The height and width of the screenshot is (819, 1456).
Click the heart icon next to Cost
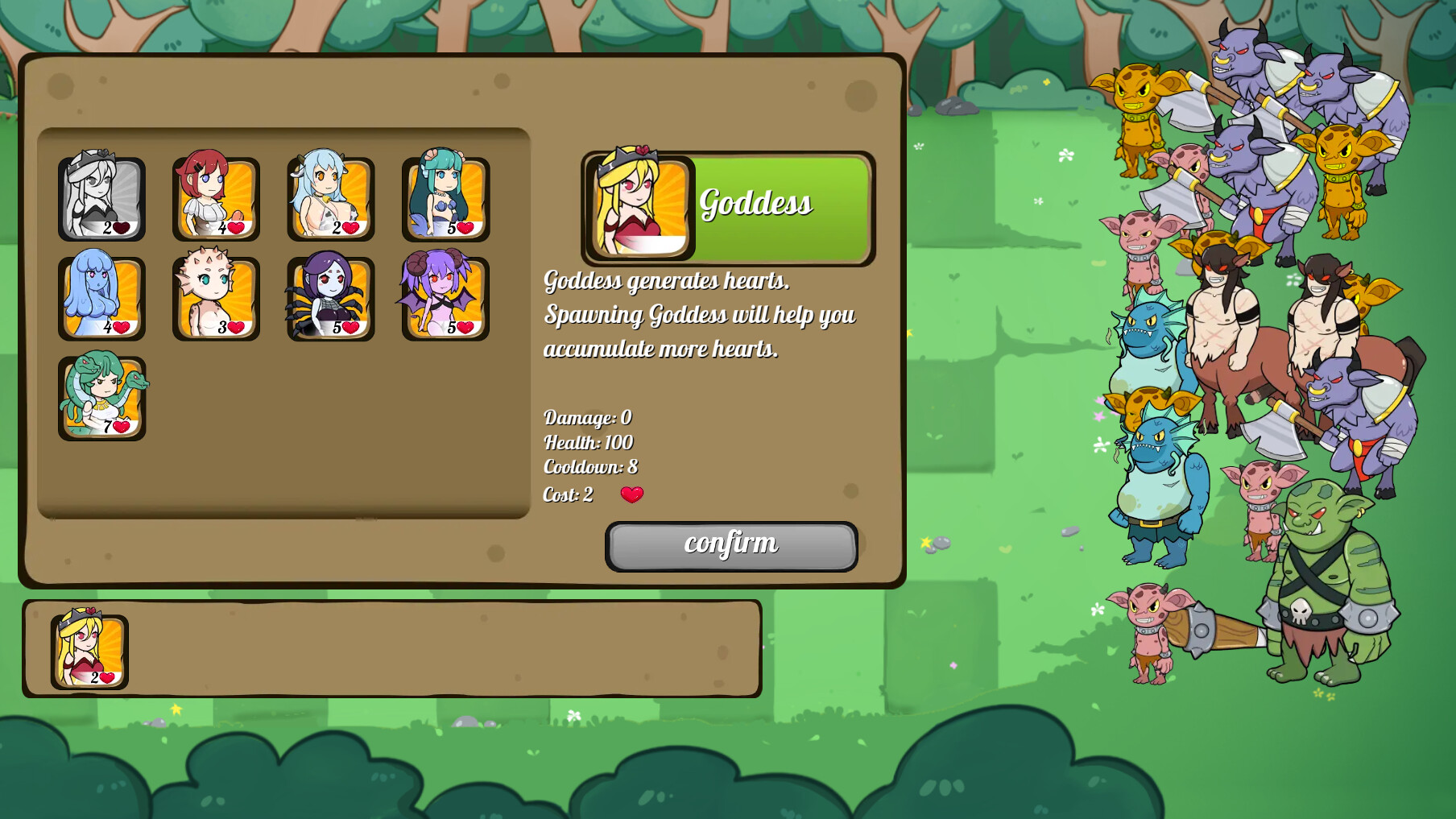631,494
